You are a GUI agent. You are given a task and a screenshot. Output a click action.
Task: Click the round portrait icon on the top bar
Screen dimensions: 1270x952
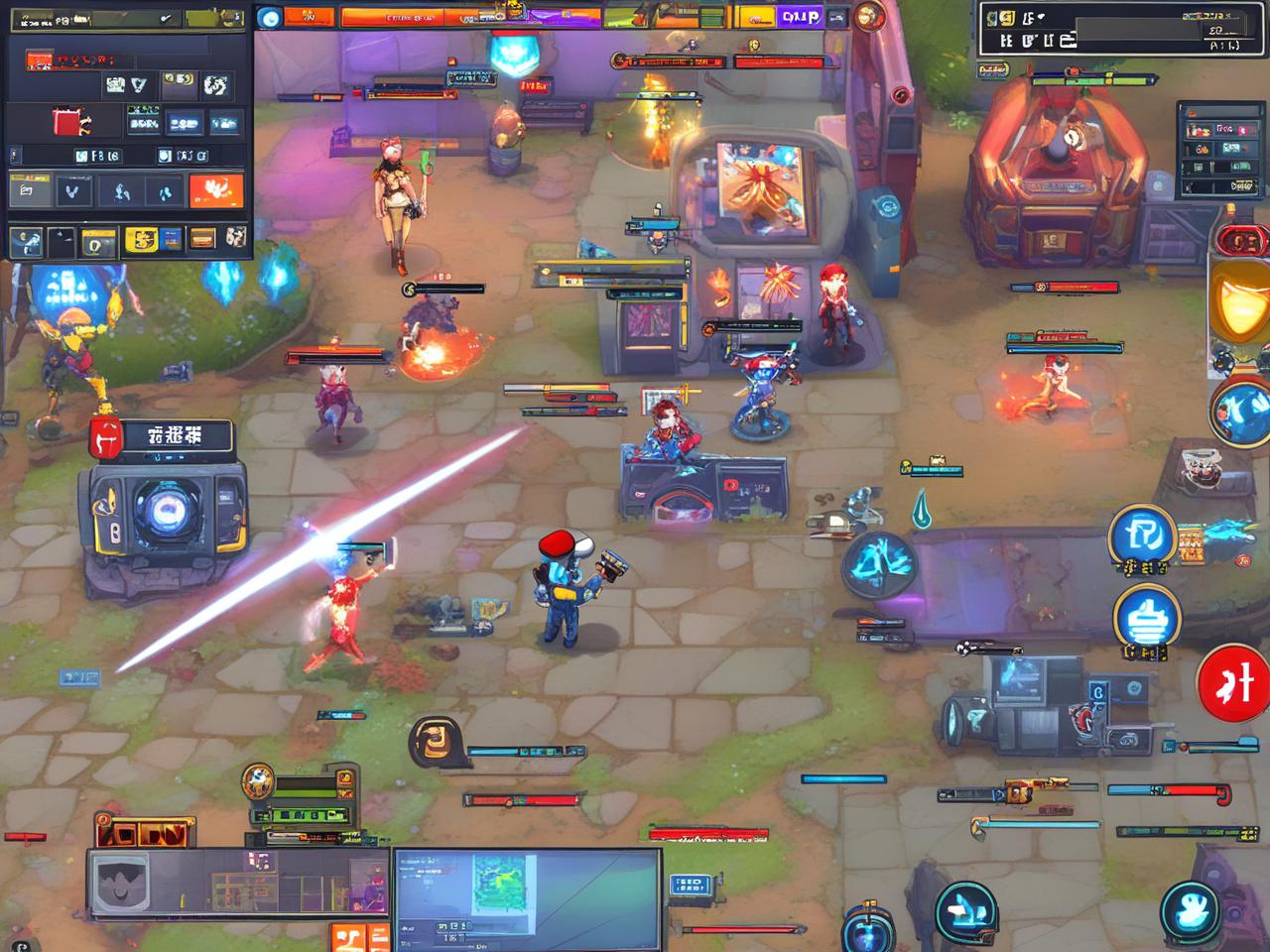coord(869,16)
